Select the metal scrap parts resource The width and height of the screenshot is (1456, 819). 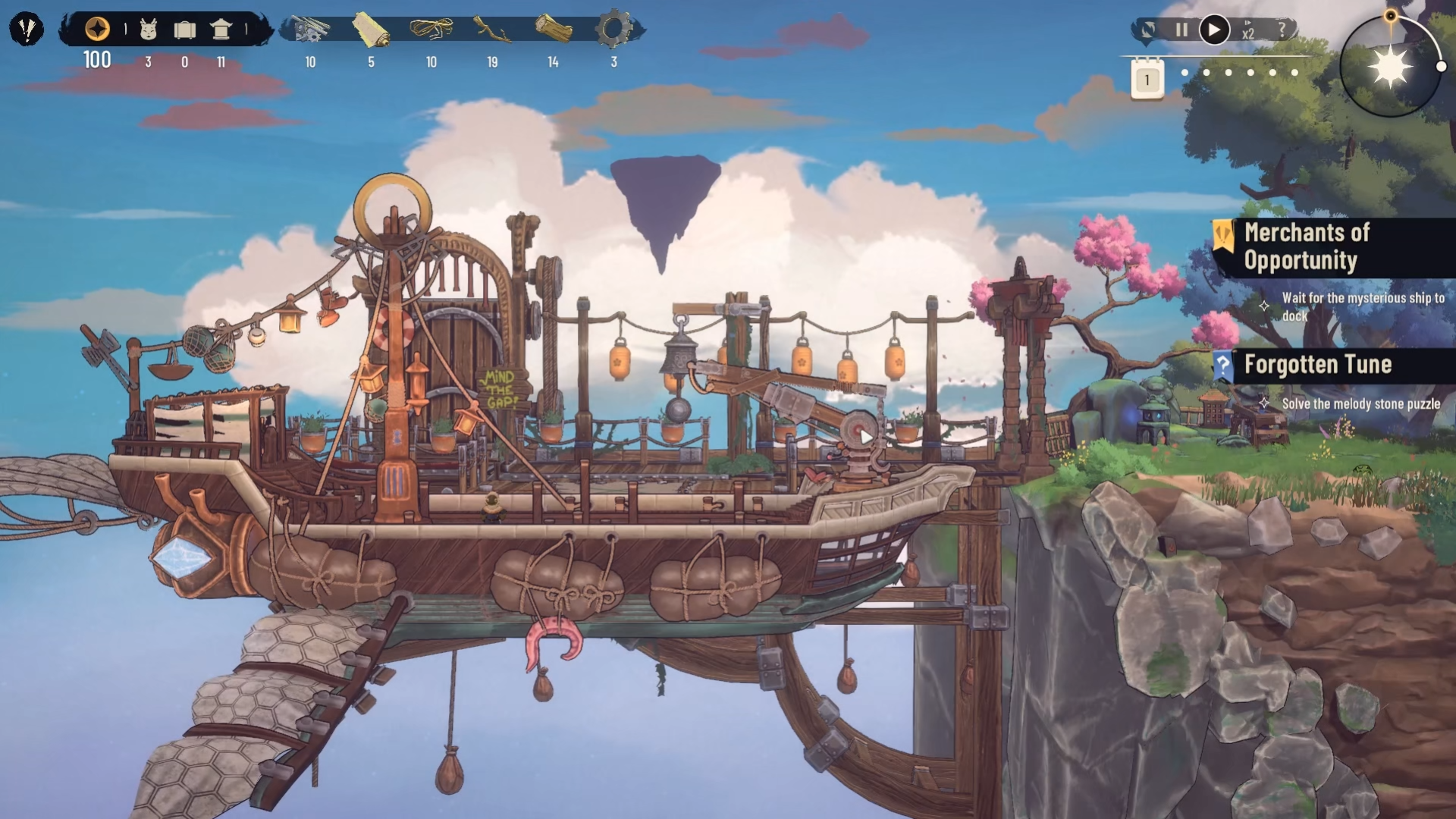pyautogui.click(x=311, y=30)
